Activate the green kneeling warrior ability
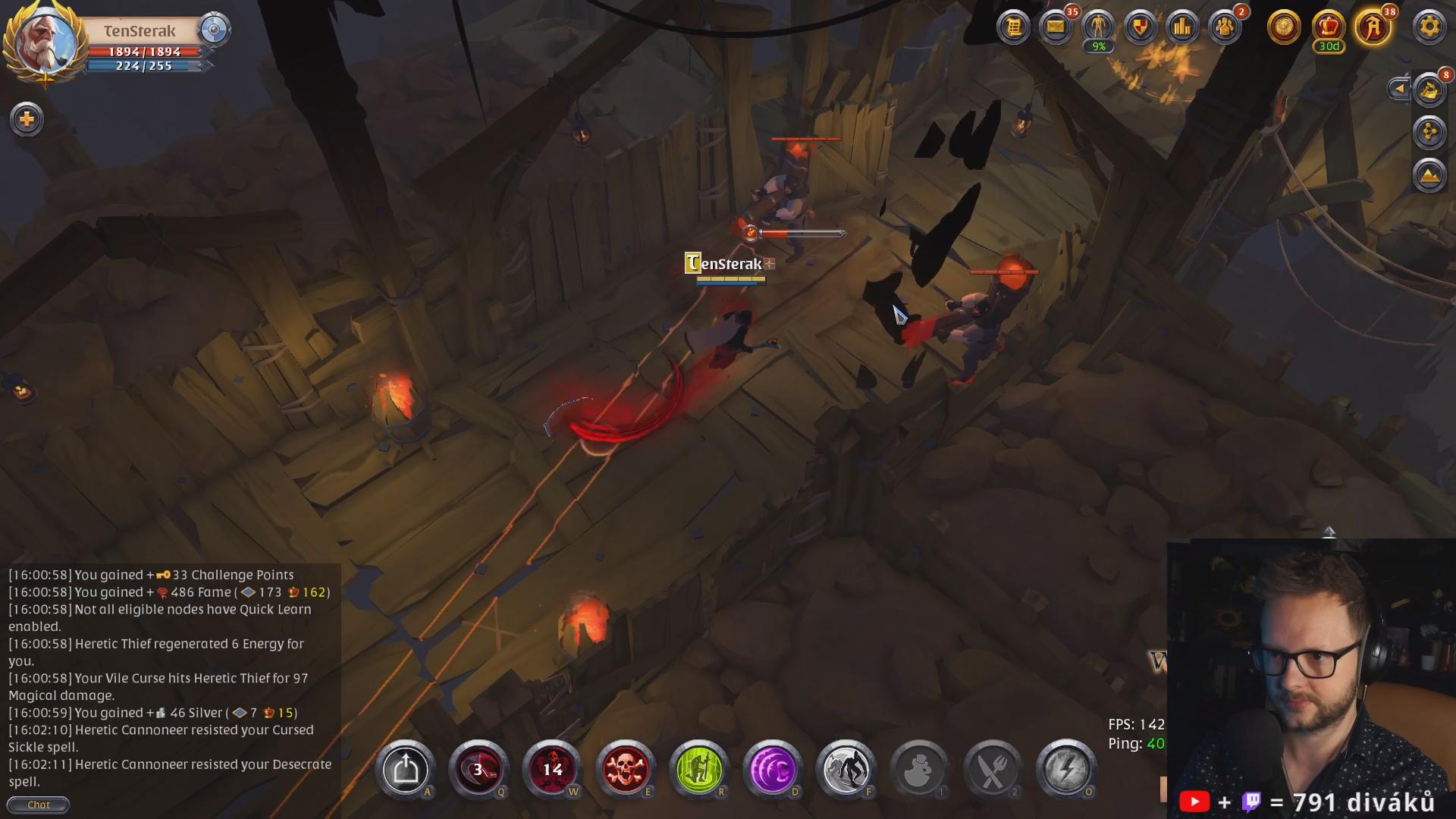The image size is (1456, 819). 699,770
